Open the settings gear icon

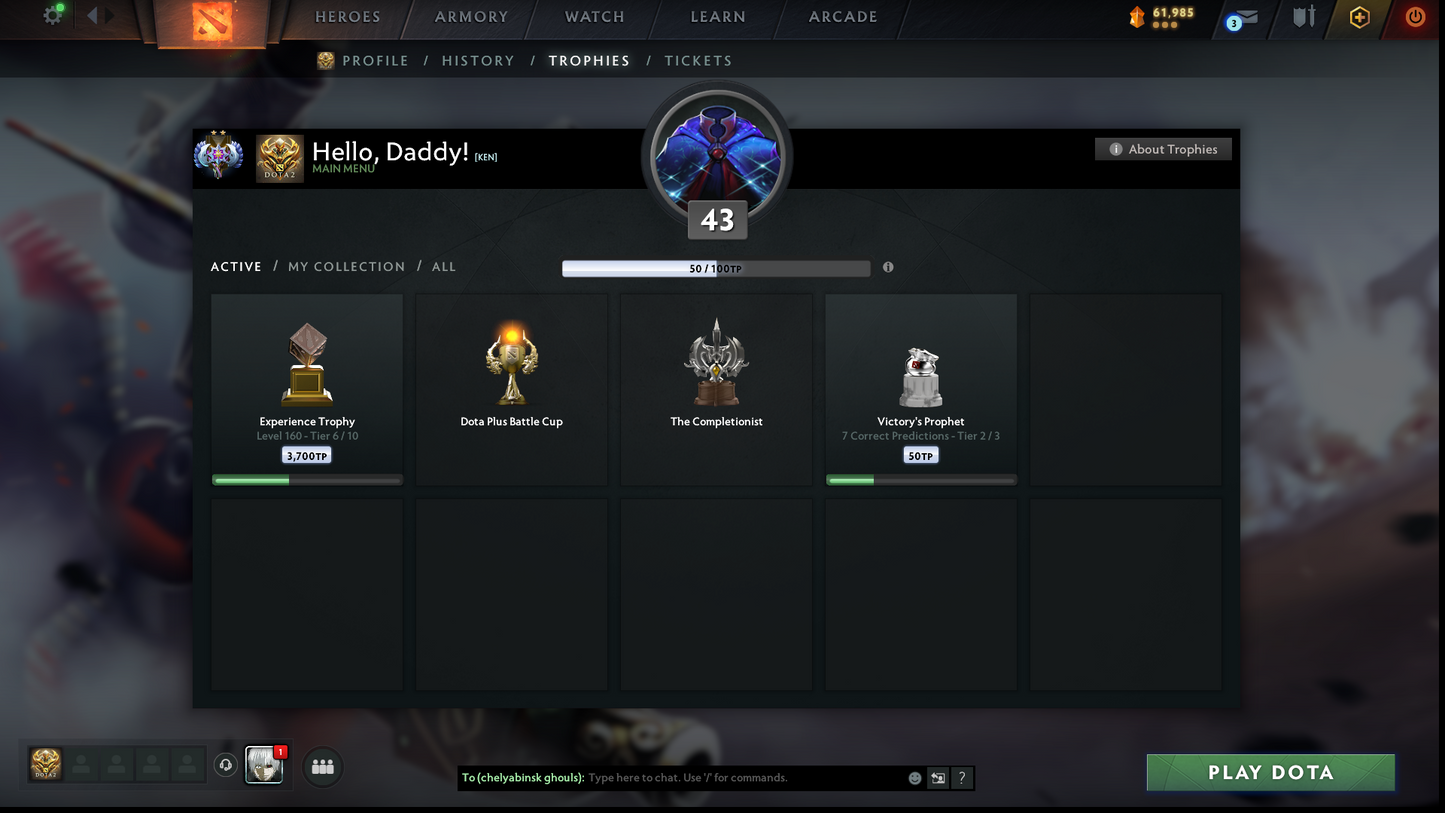tap(52, 15)
